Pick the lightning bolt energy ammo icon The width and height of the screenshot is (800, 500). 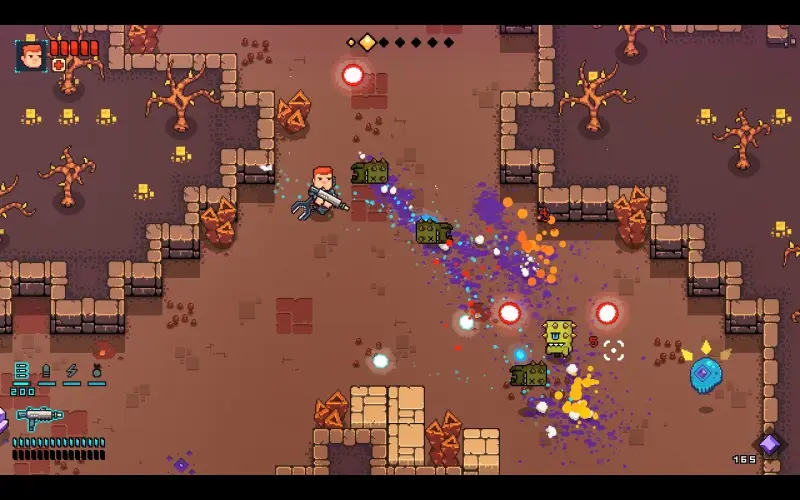[x=71, y=372]
